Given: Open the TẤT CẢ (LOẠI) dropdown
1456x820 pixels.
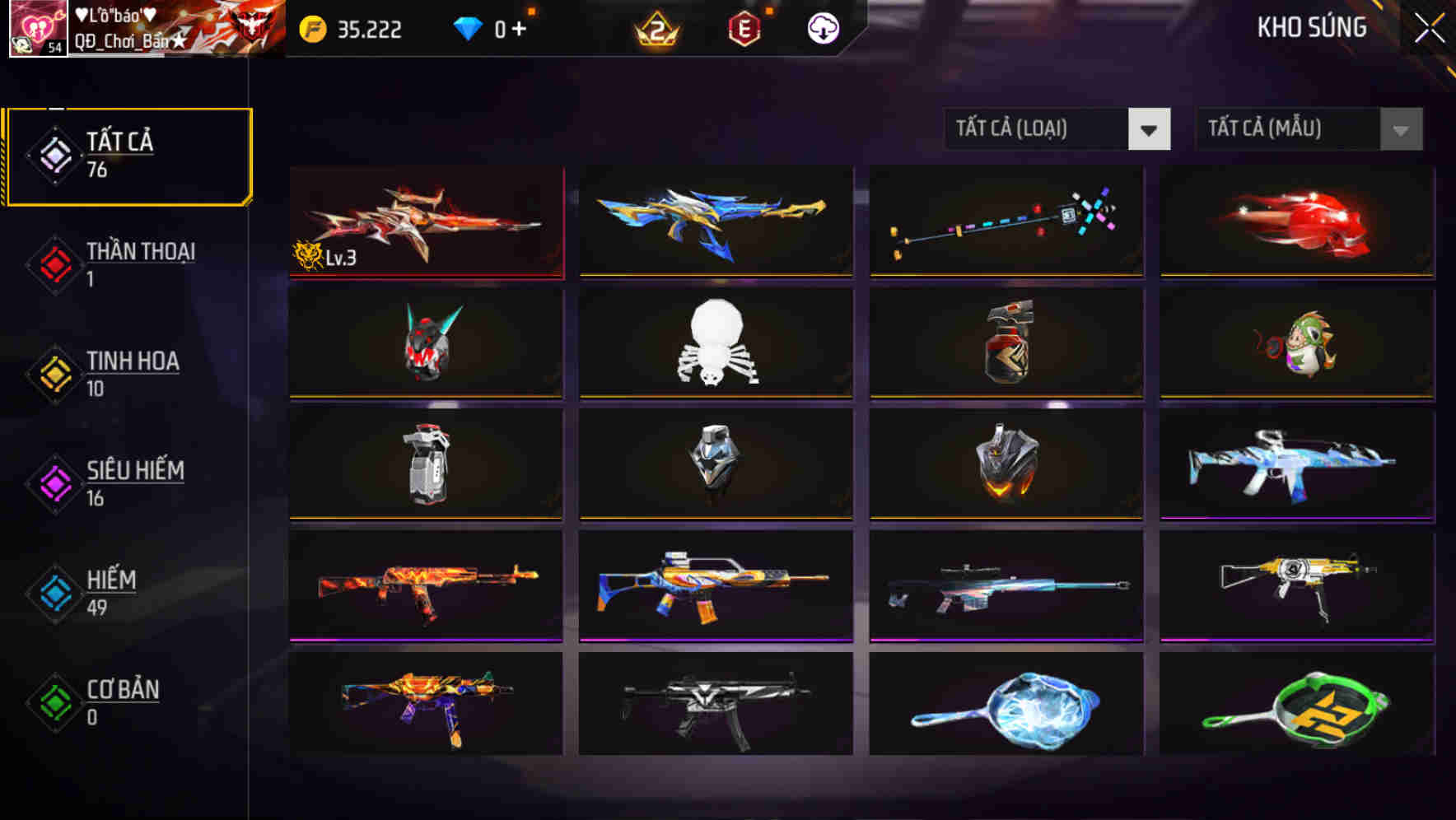Looking at the screenshot, I should point(1034,129).
